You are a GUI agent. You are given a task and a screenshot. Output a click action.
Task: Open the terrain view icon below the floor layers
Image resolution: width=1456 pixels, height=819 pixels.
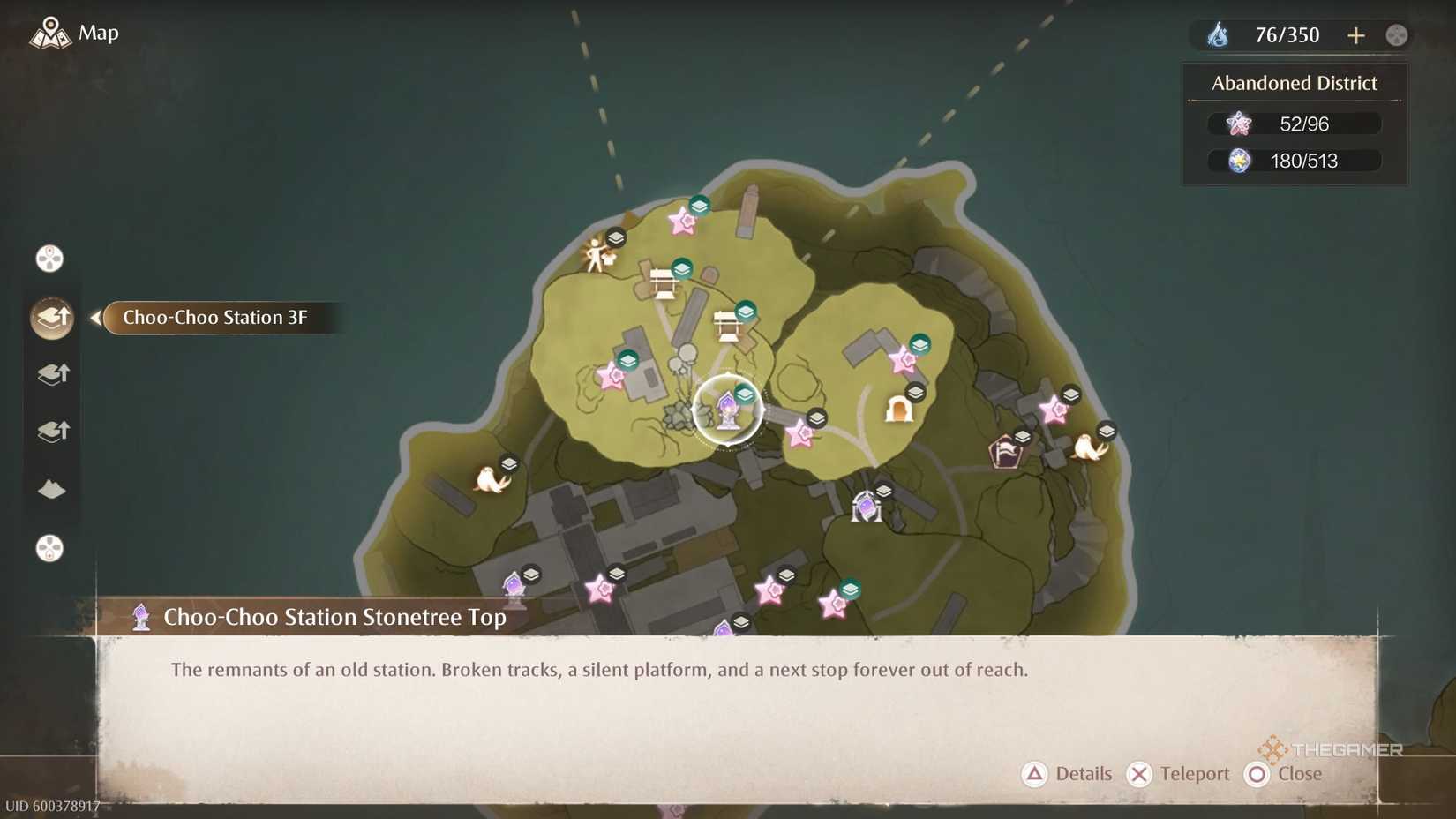(51, 490)
